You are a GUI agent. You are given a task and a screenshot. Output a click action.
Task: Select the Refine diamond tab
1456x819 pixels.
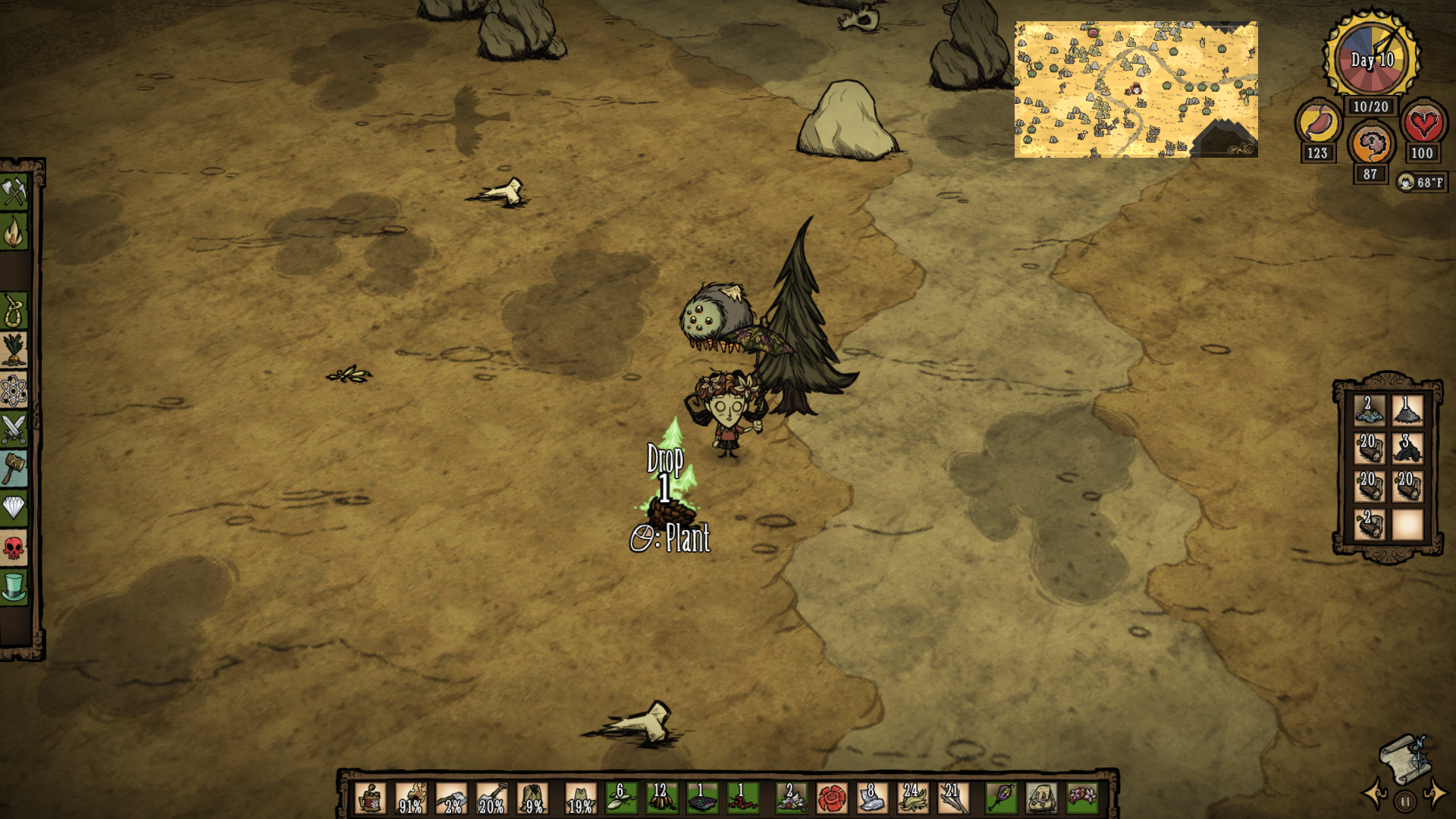pos(14,507)
